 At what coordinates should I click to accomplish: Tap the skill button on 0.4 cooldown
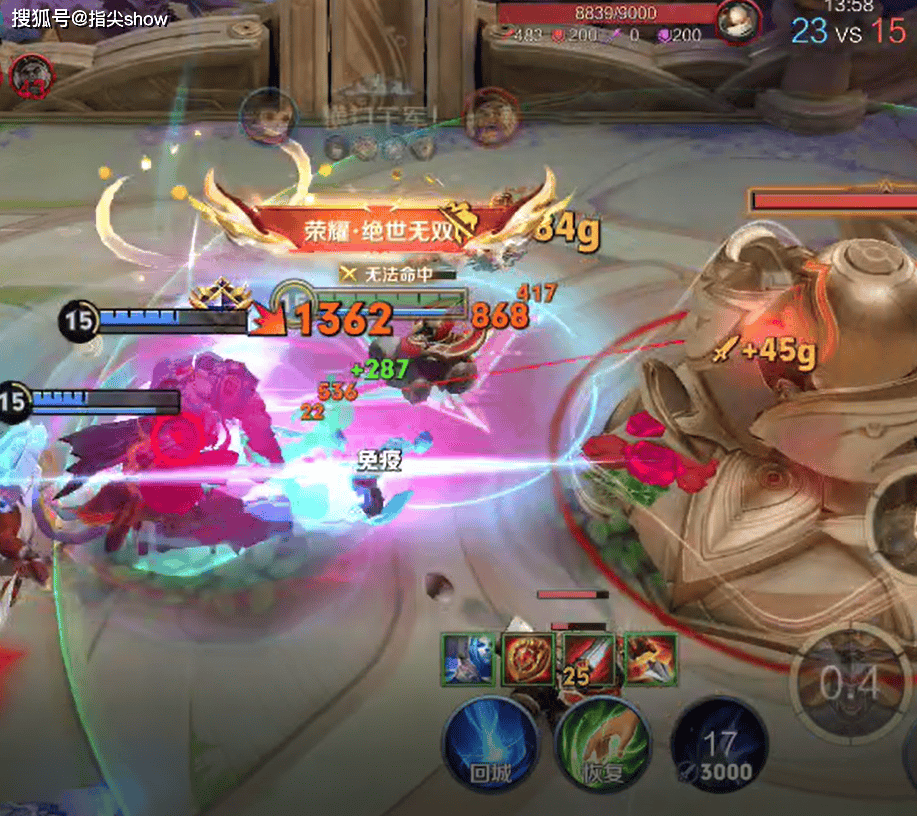pyautogui.click(x=850, y=685)
